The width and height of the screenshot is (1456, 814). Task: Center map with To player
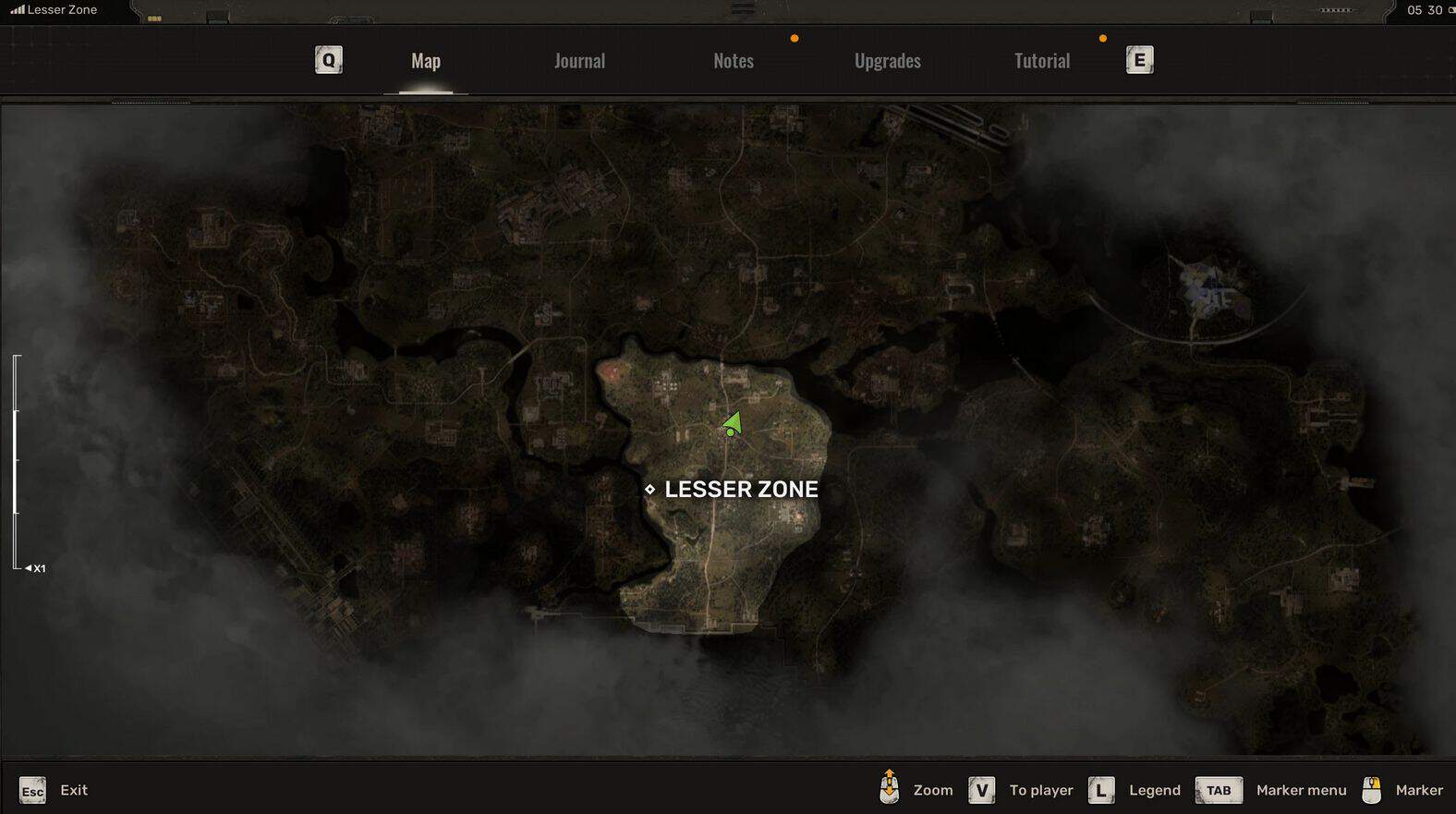(1022, 790)
